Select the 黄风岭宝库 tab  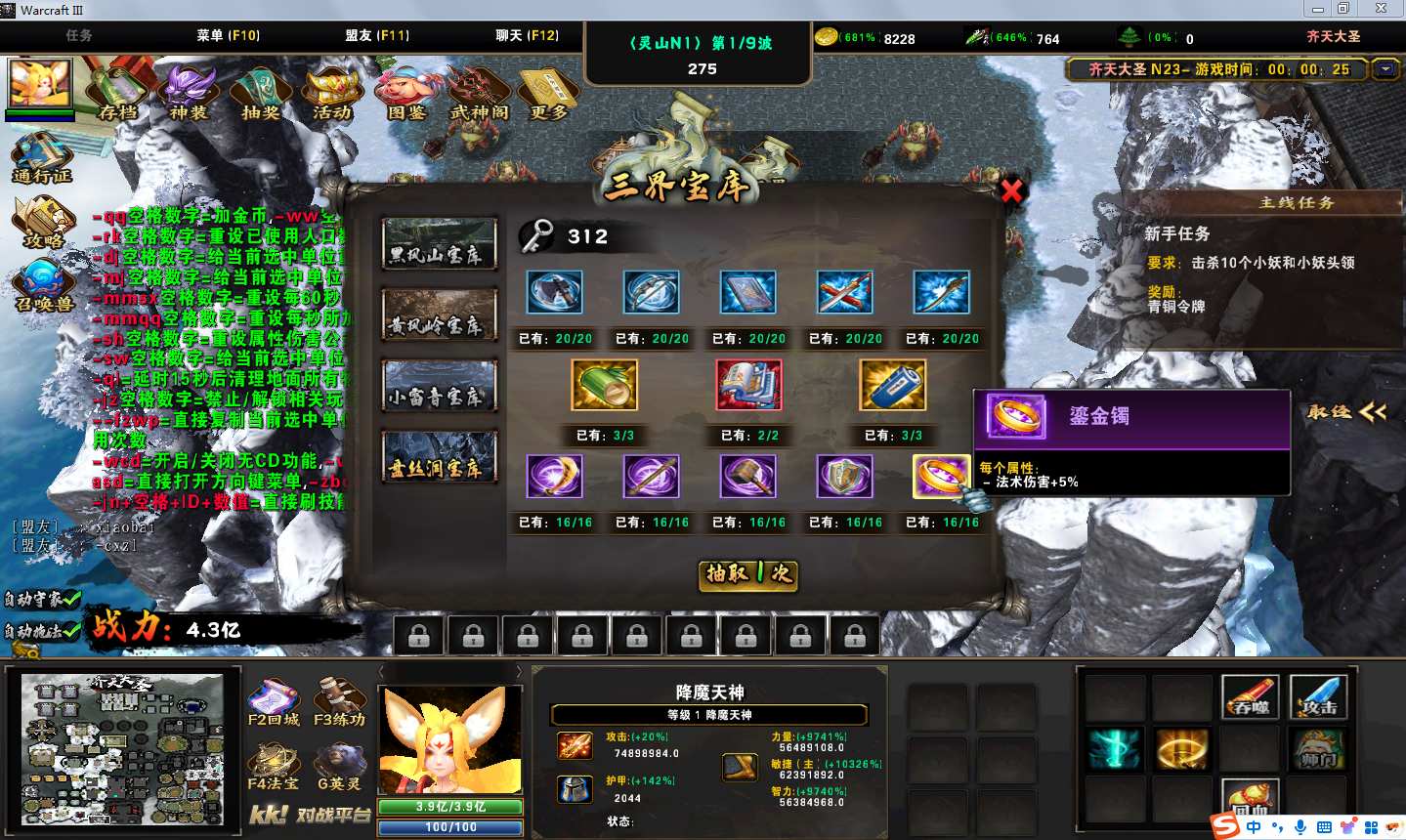[439, 315]
